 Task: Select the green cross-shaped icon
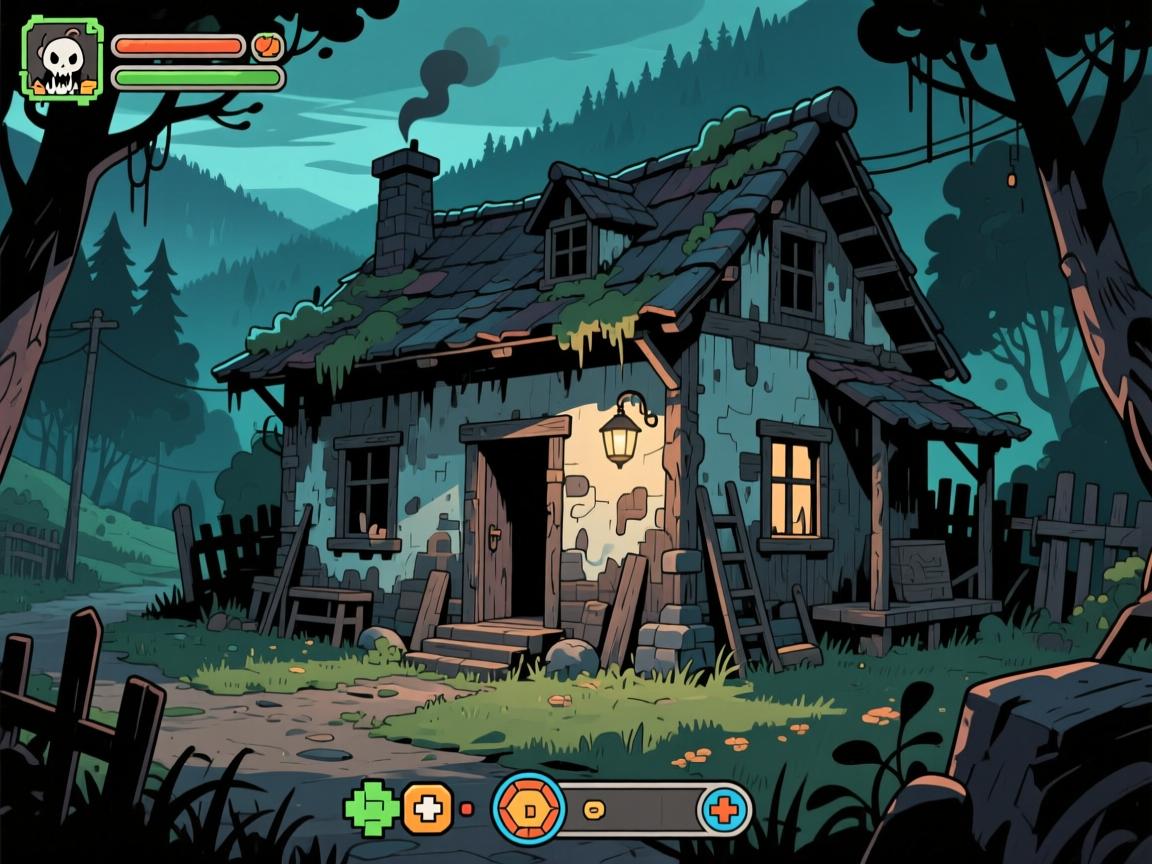coord(371,807)
